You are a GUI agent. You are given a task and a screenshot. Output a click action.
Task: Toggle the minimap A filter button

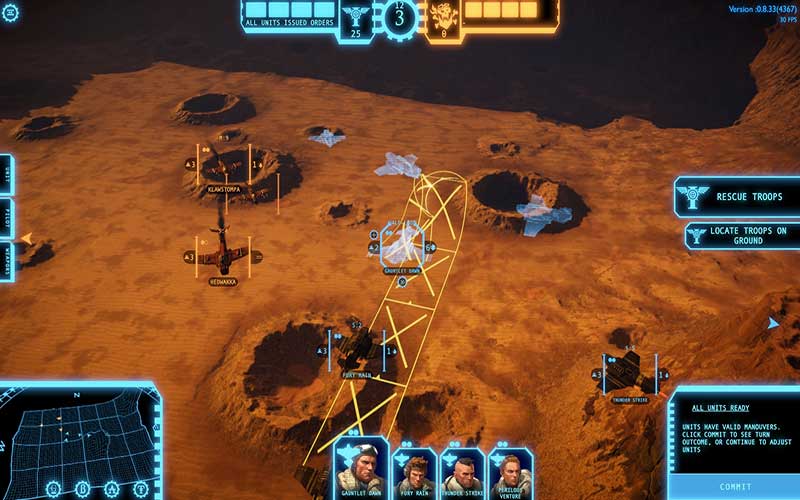click(110, 490)
